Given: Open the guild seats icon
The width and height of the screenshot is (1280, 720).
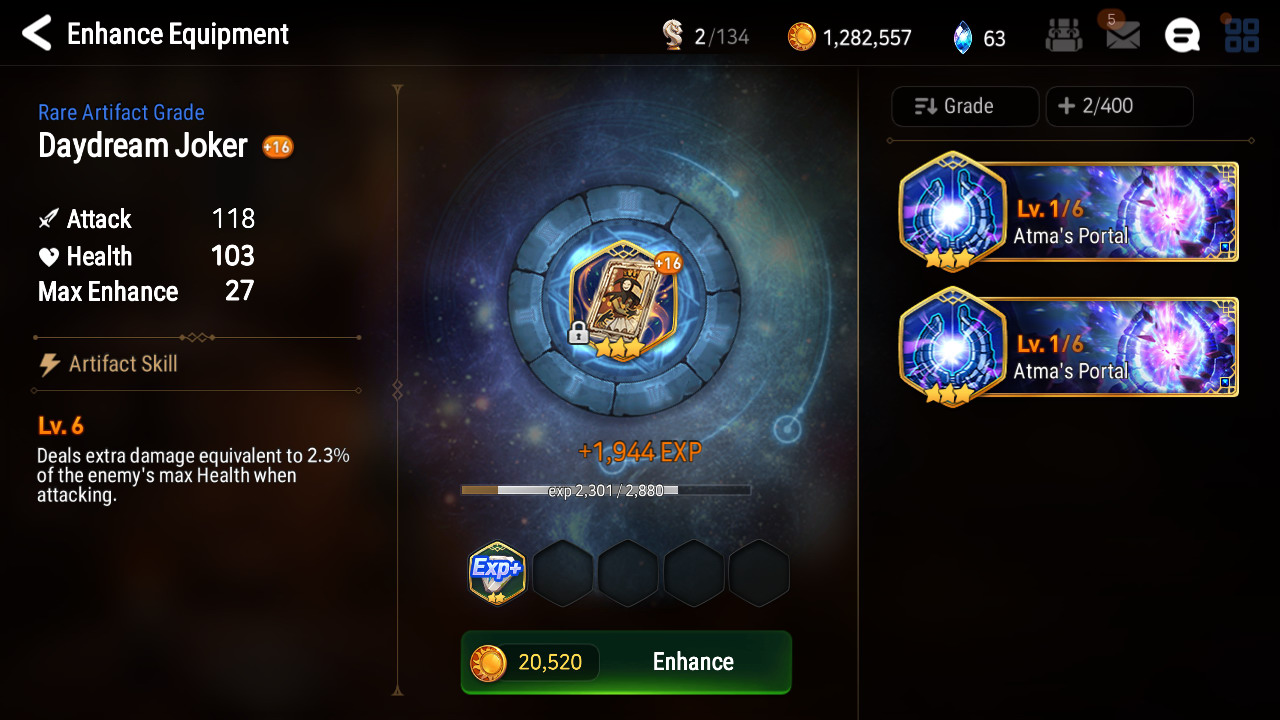Looking at the screenshot, I should point(1064,36).
